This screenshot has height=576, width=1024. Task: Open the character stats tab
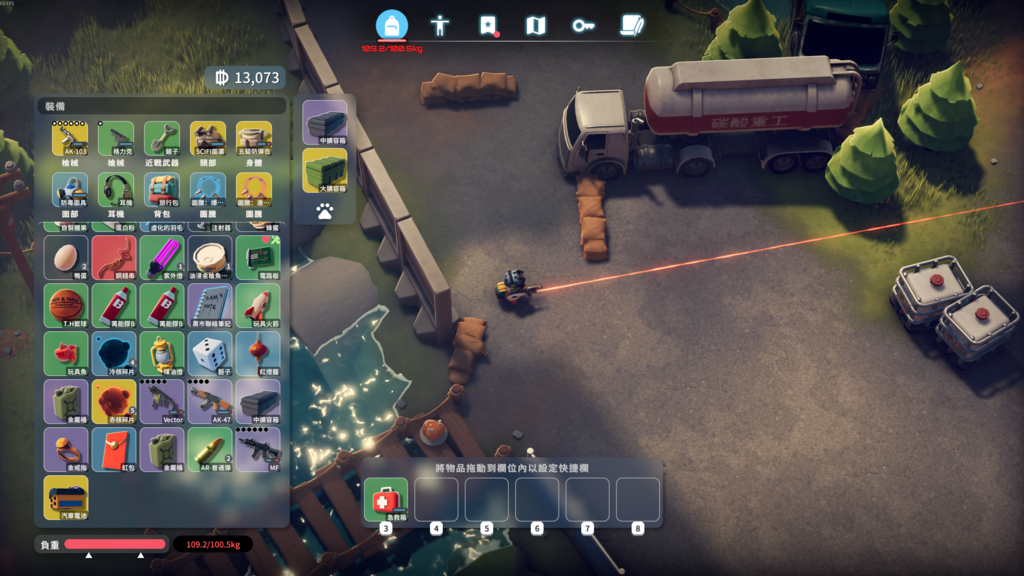point(440,25)
